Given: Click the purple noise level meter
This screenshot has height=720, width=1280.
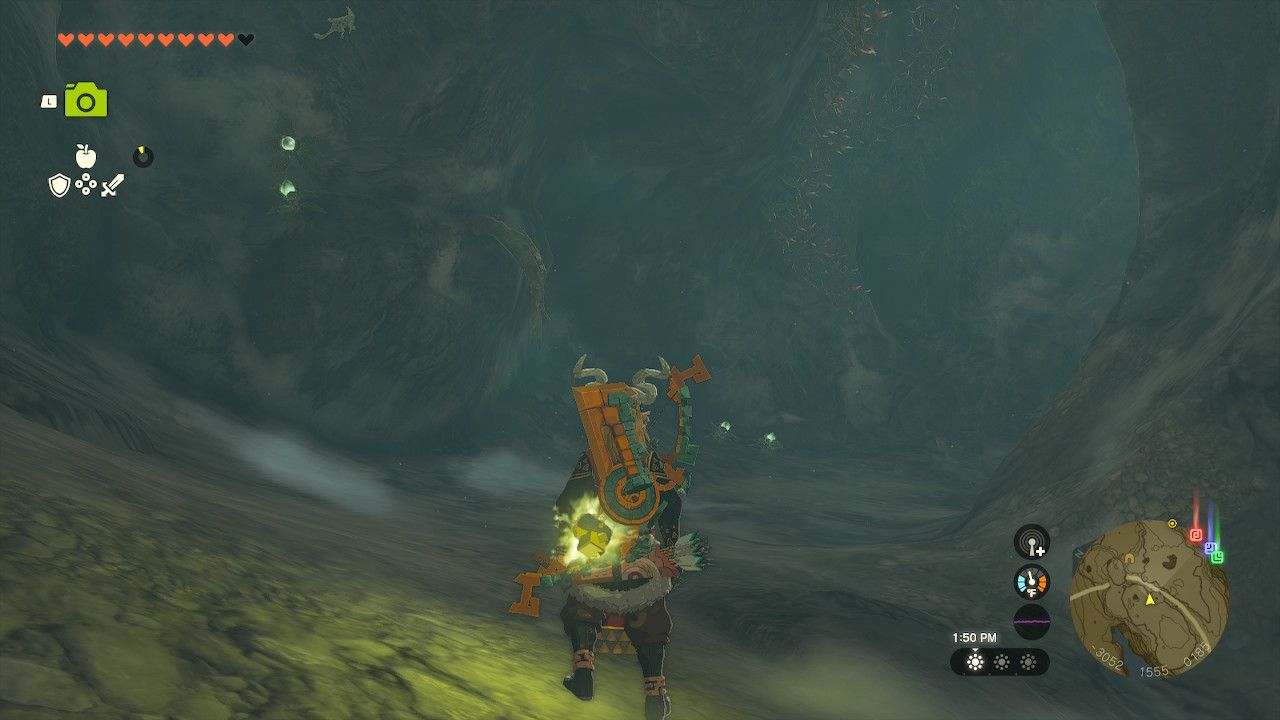Looking at the screenshot, I should [x=1031, y=621].
